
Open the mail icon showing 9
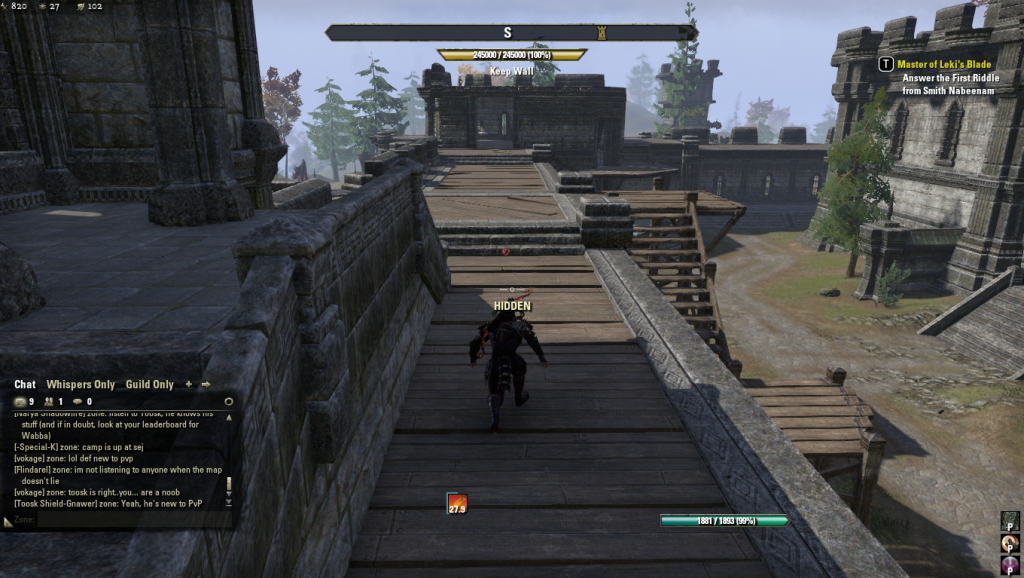click(x=22, y=402)
